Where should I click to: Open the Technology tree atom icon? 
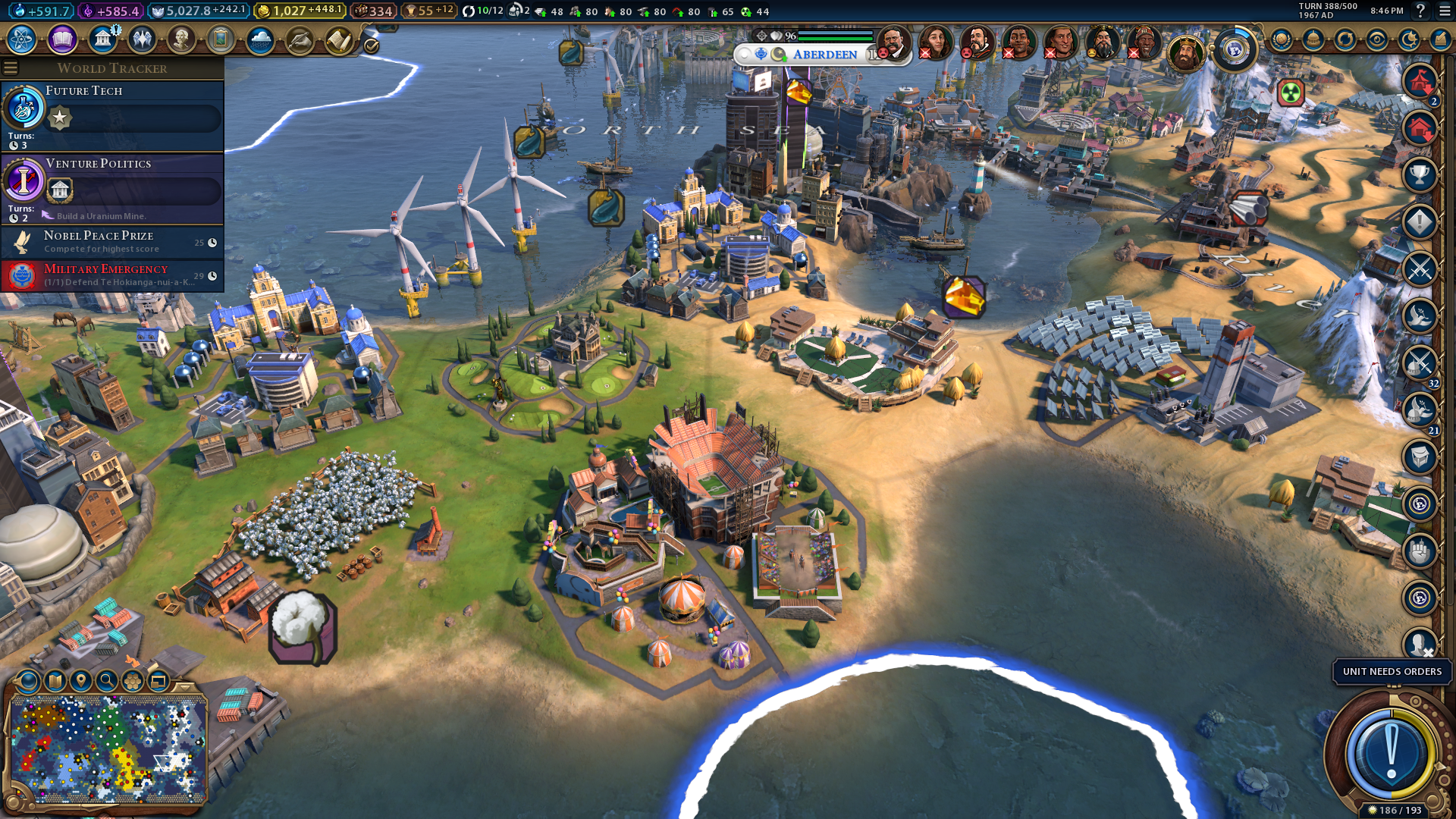pyautogui.click(x=22, y=39)
